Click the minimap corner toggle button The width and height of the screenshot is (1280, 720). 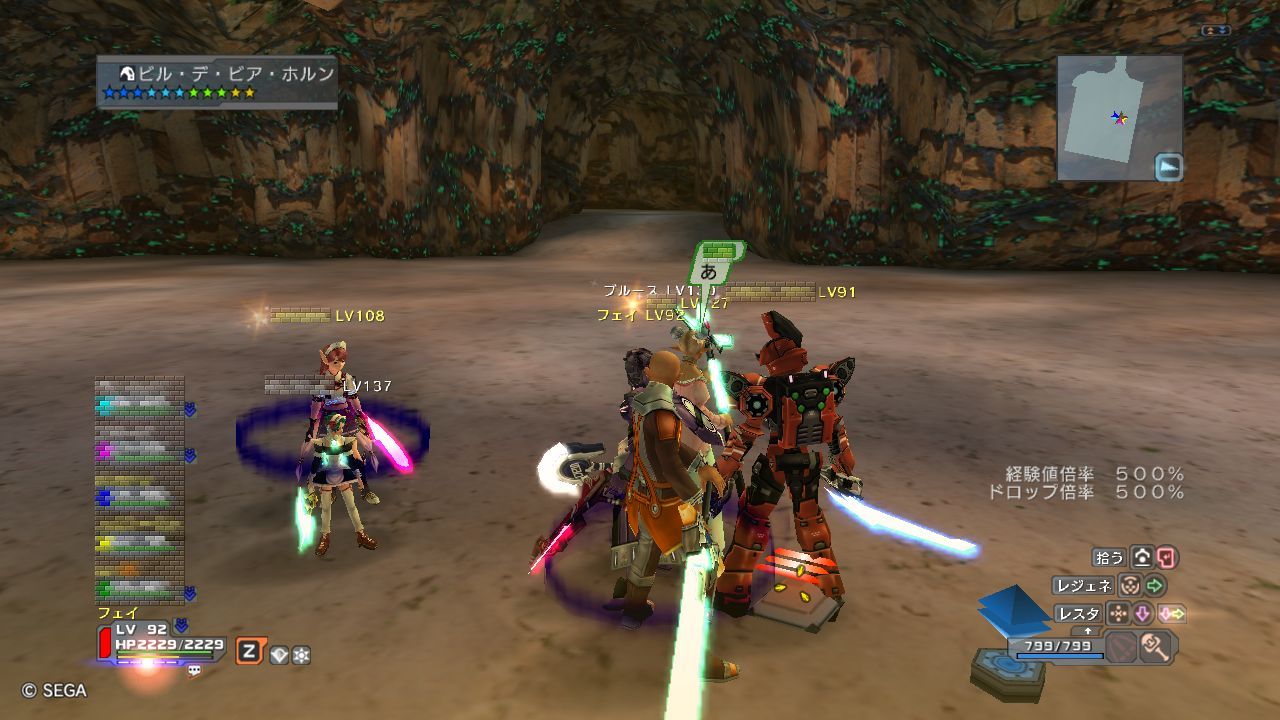point(1168,167)
